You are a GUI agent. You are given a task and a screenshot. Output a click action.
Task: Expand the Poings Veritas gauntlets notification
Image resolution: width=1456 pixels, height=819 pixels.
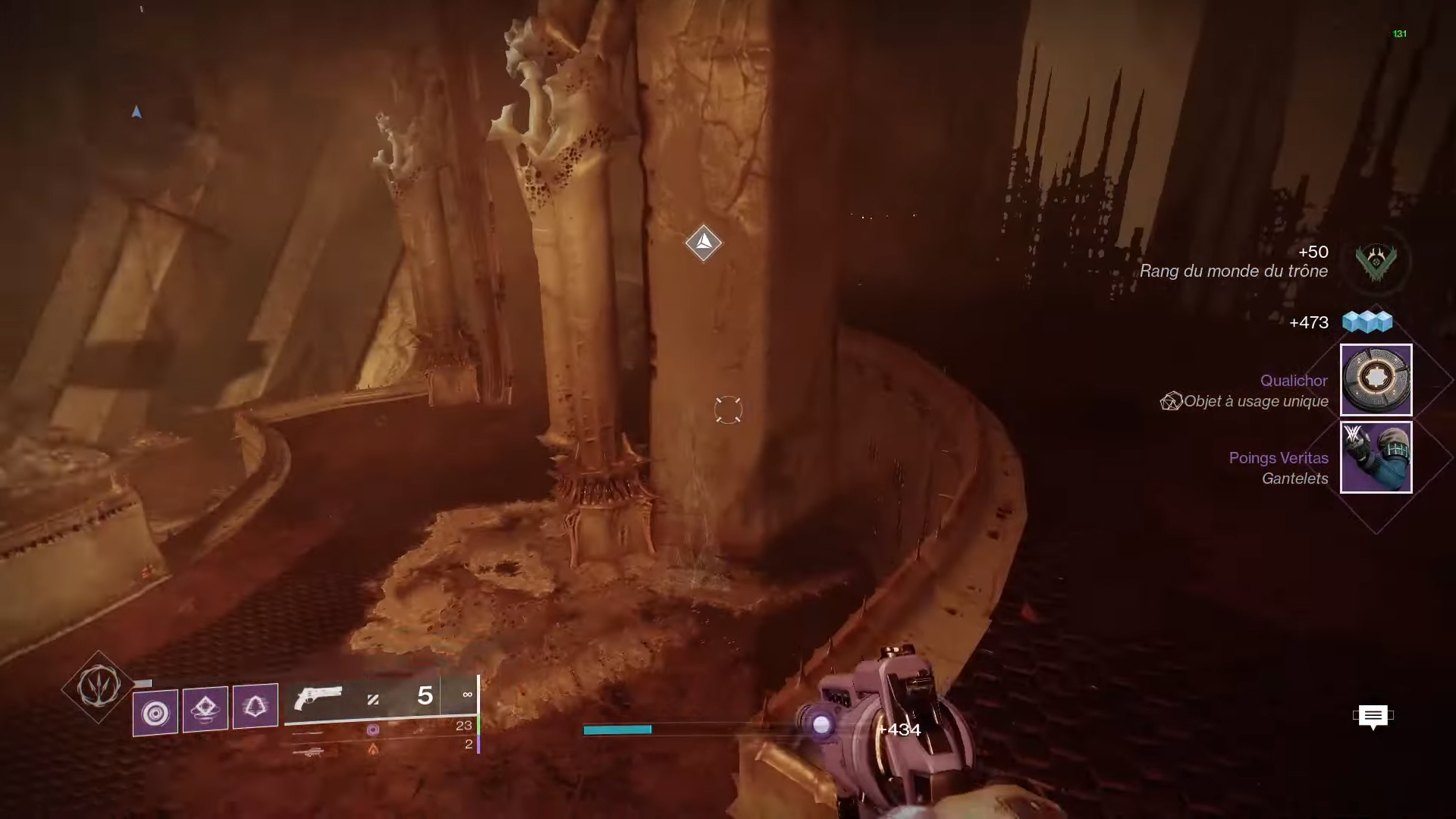1376,457
